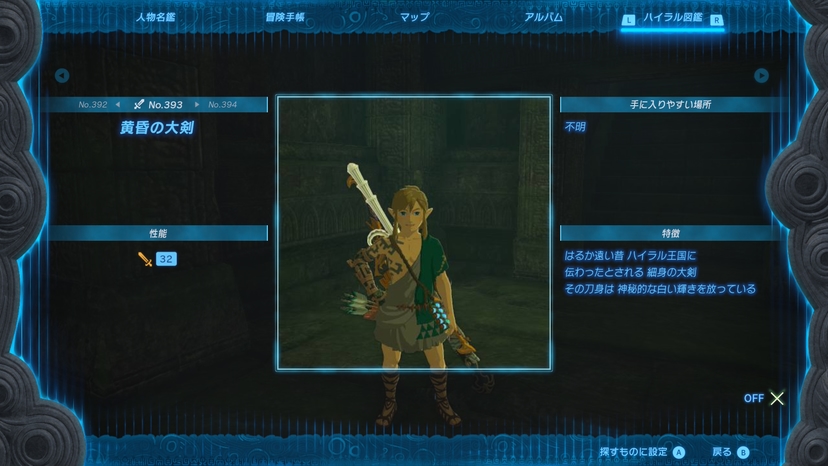
Task: Select 探すものに設定 option
Action: coord(642,452)
